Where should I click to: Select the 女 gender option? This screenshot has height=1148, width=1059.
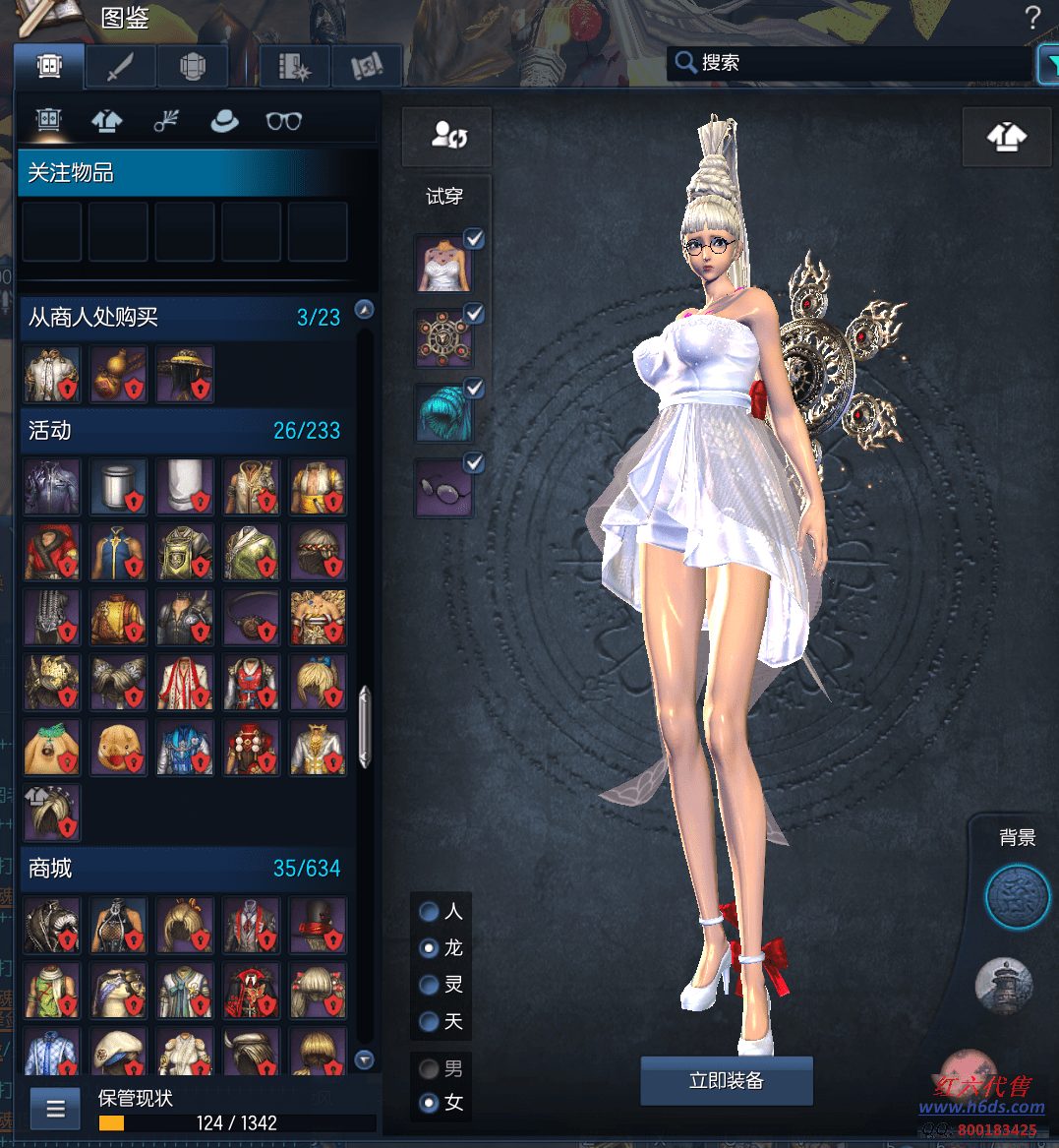(429, 1103)
